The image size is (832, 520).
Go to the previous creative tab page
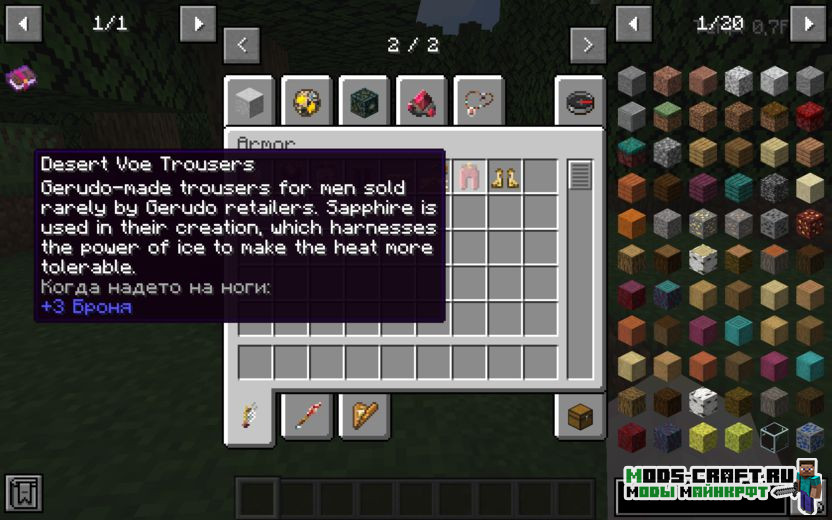242,45
